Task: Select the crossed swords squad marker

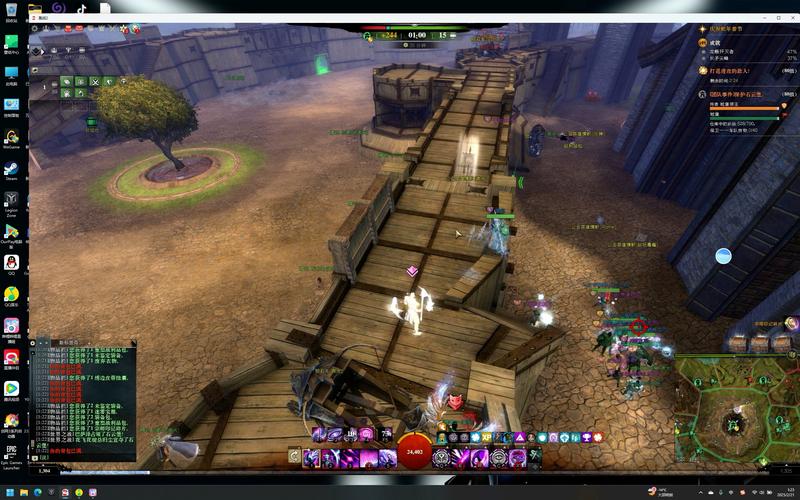Action: 95,81
